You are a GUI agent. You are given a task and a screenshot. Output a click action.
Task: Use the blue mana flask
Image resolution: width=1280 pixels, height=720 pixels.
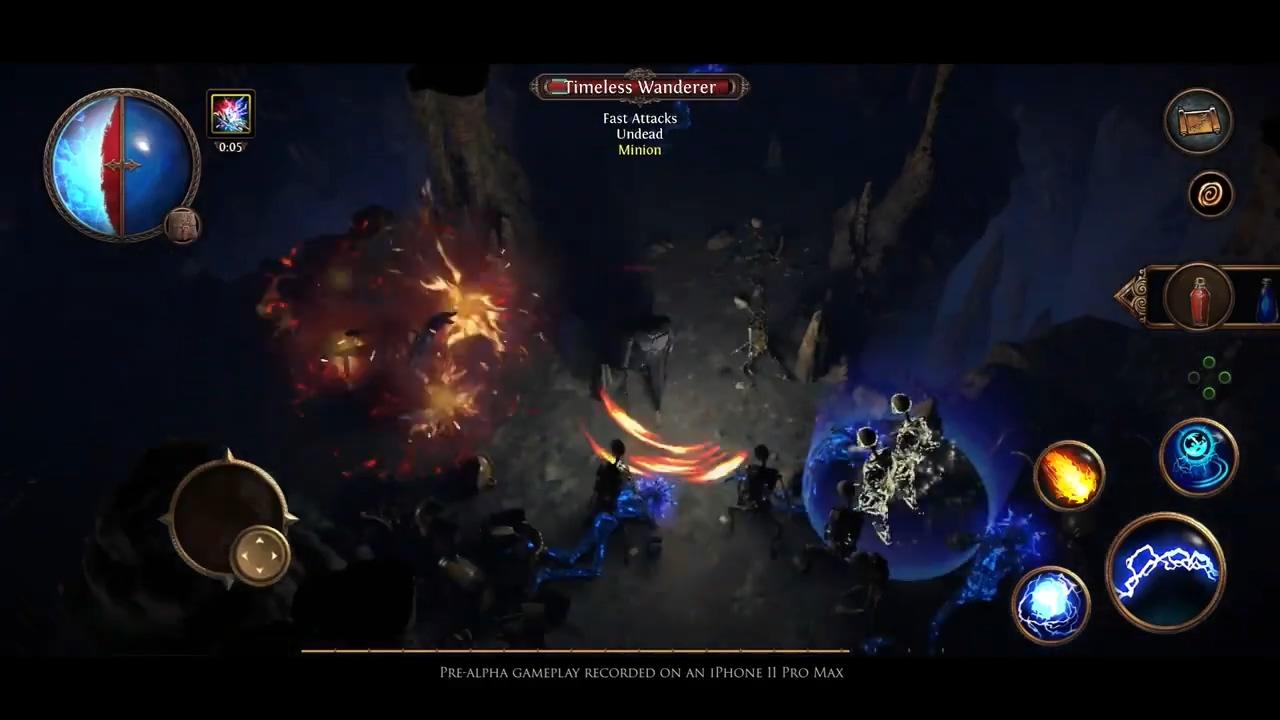coord(1264,300)
